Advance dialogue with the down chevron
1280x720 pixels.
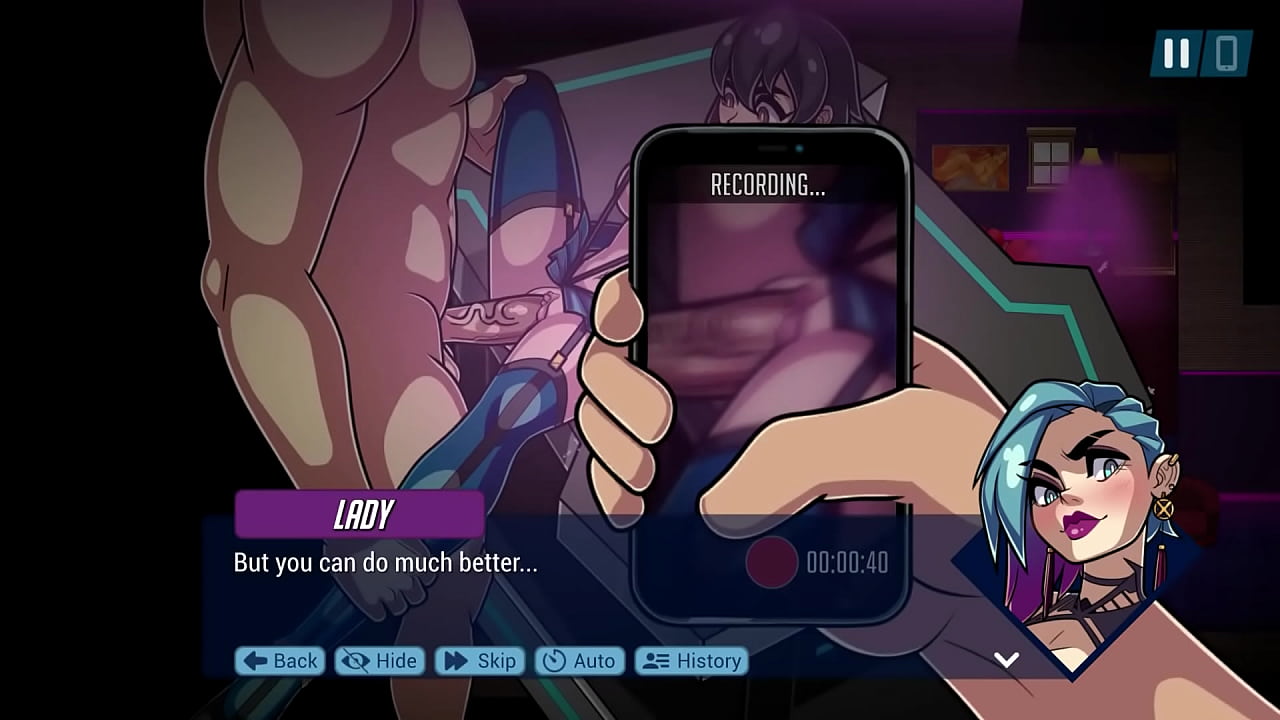(1006, 659)
